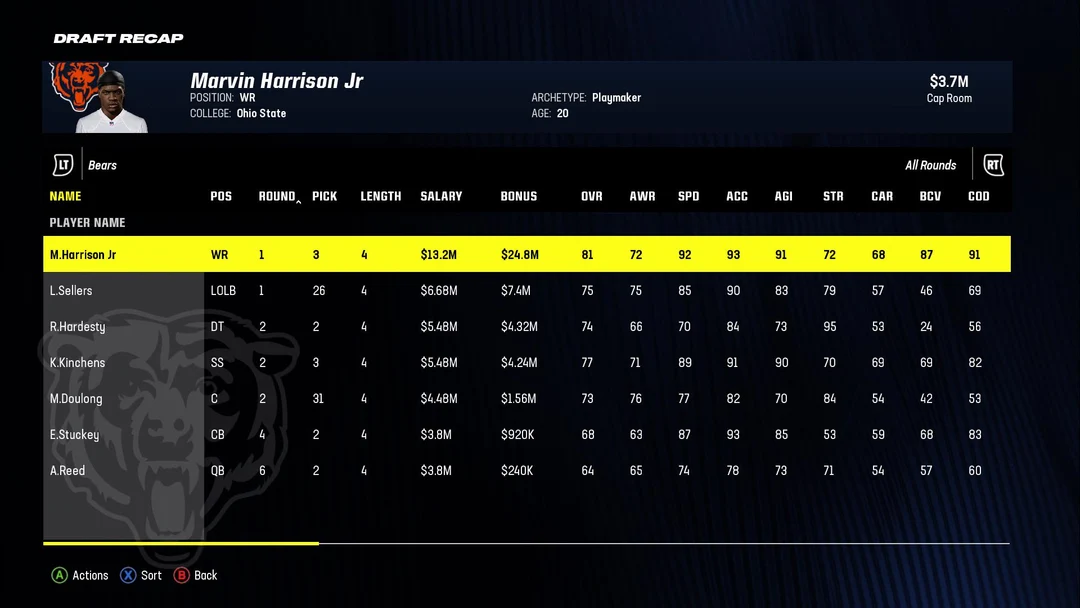Open the Sort option

pos(141,575)
